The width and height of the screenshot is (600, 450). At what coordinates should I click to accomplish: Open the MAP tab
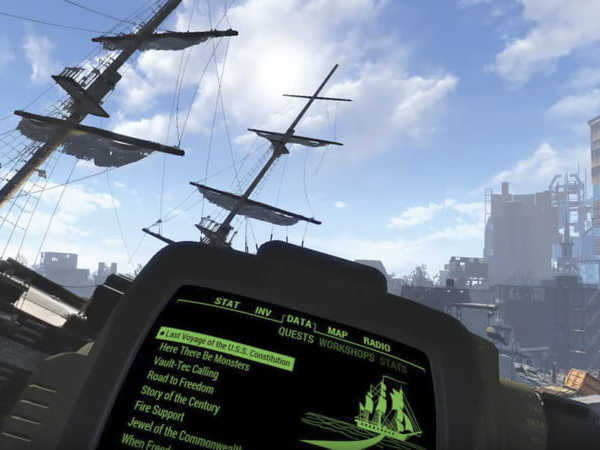pyautogui.click(x=337, y=333)
